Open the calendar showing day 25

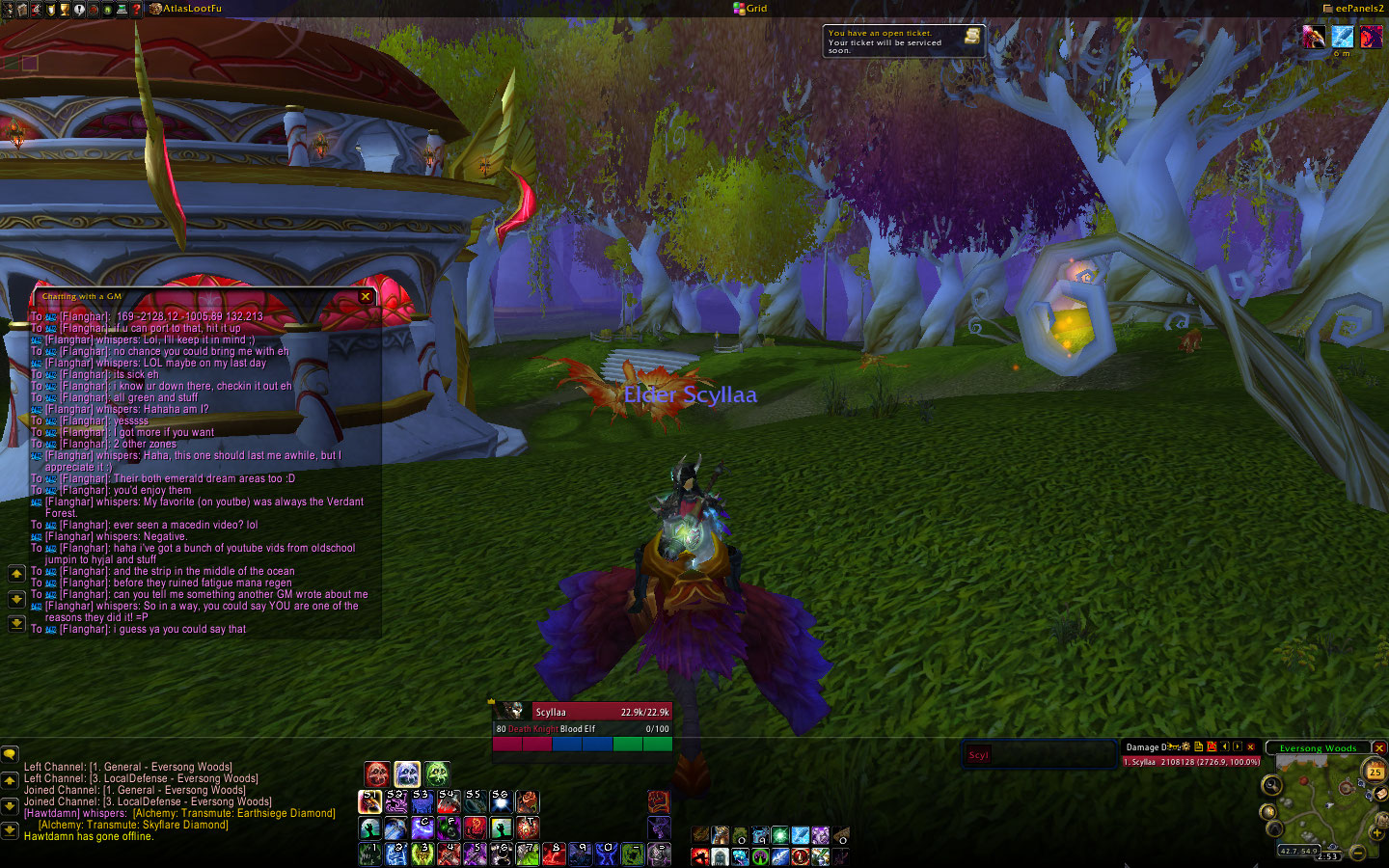[x=1375, y=771]
